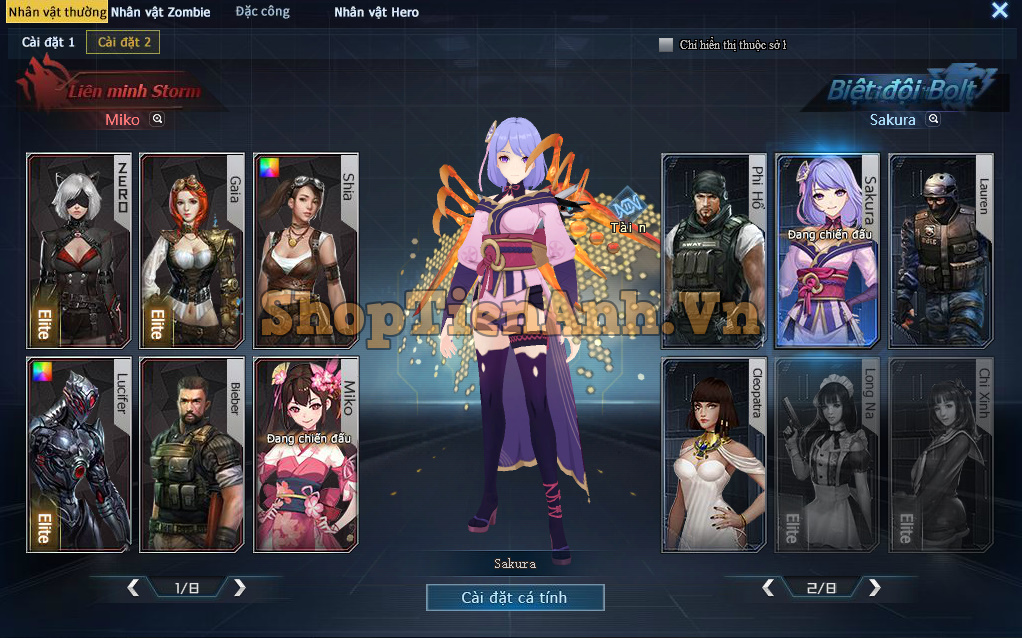Toggle the Chỉ hiển thị thuộc sở hữu checkbox
Viewport: 1022px width, 638px height.
pos(666,45)
